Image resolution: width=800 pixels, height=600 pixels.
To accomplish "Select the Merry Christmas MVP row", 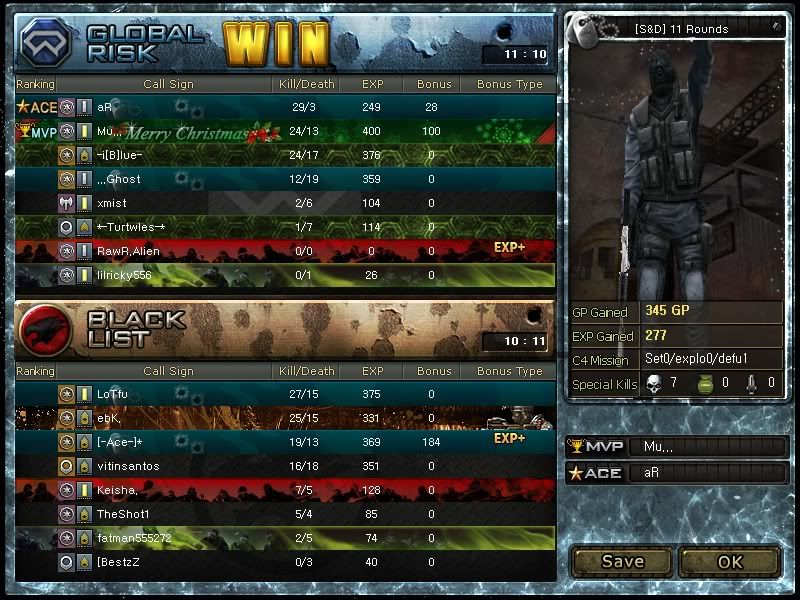I will coord(285,131).
